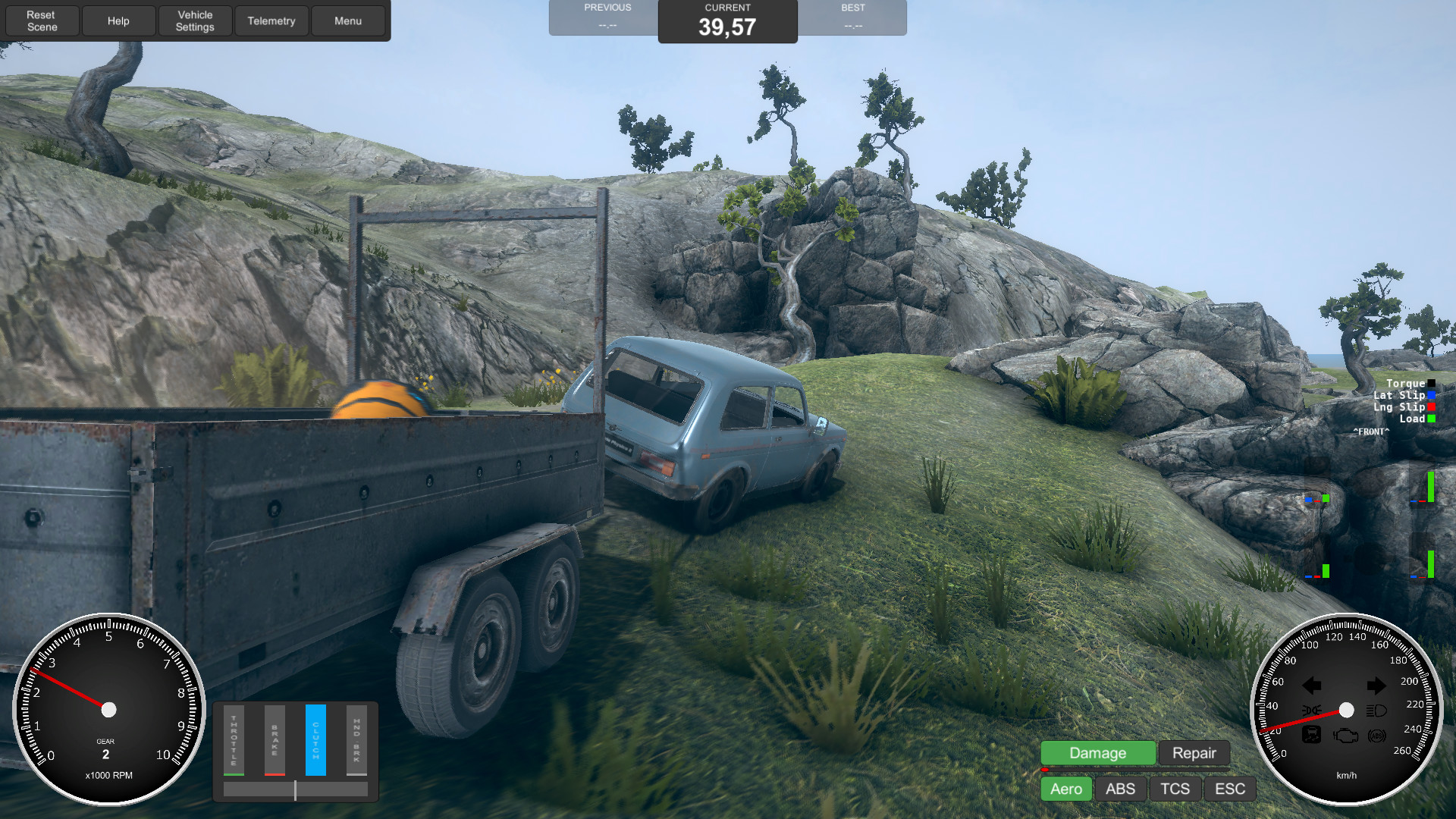The height and width of the screenshot is (819, 1456).
Task: Open the Telemetry menu
Action: (x=271, y=20)
